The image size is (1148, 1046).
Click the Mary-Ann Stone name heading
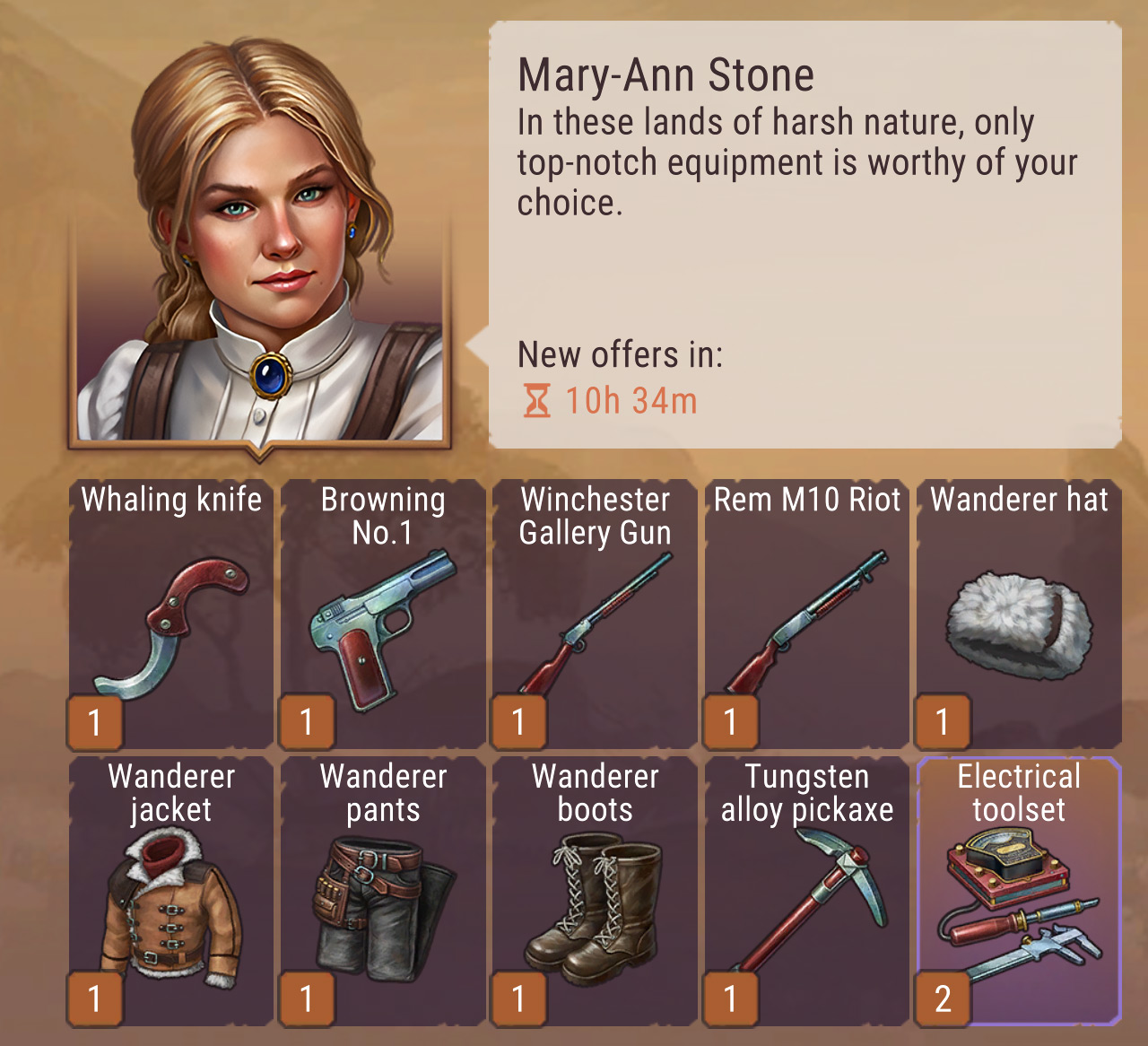669,75
